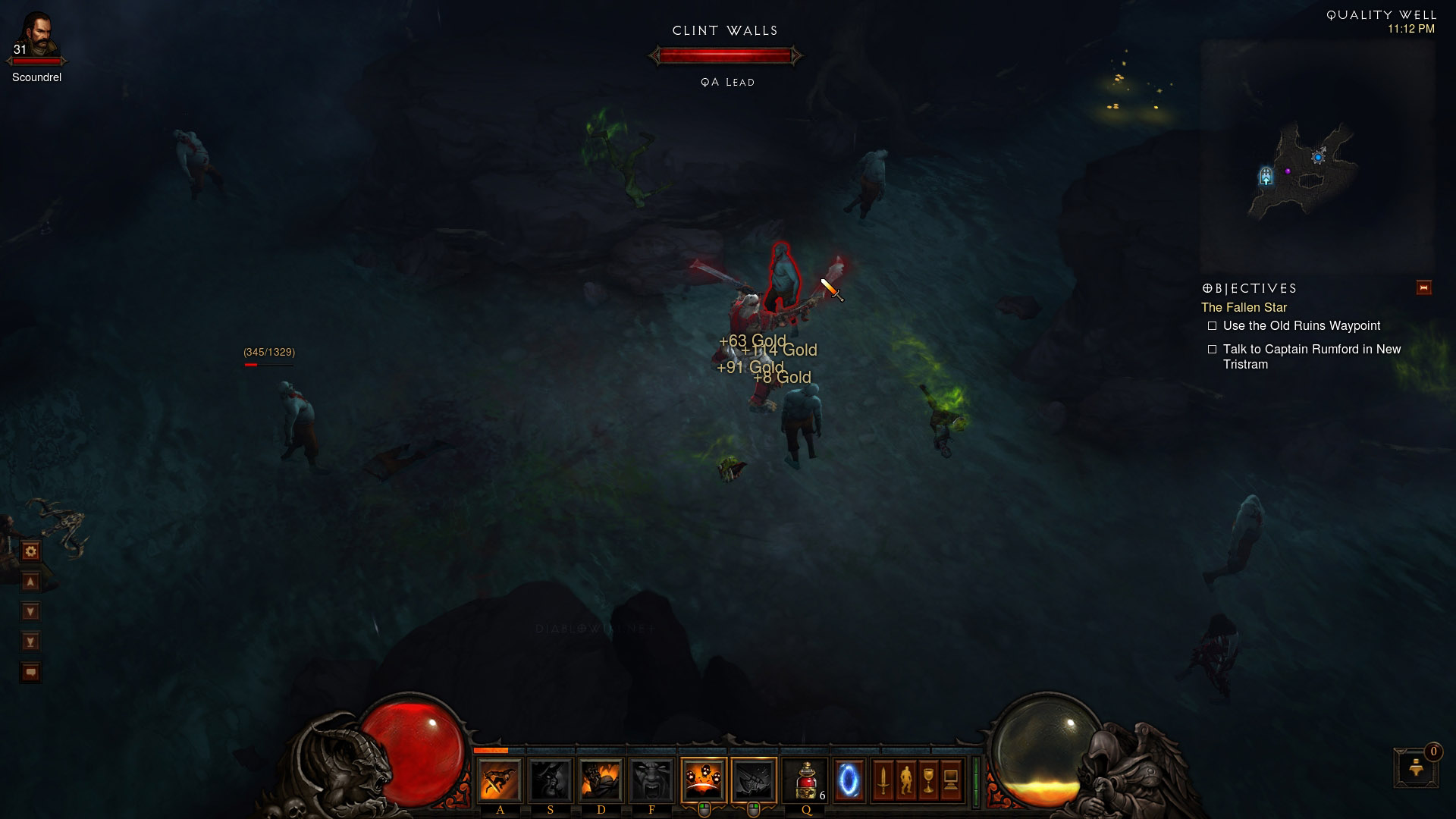
Task: Collapse the Objectives tracker panel
Action: tap(1423, 288)
